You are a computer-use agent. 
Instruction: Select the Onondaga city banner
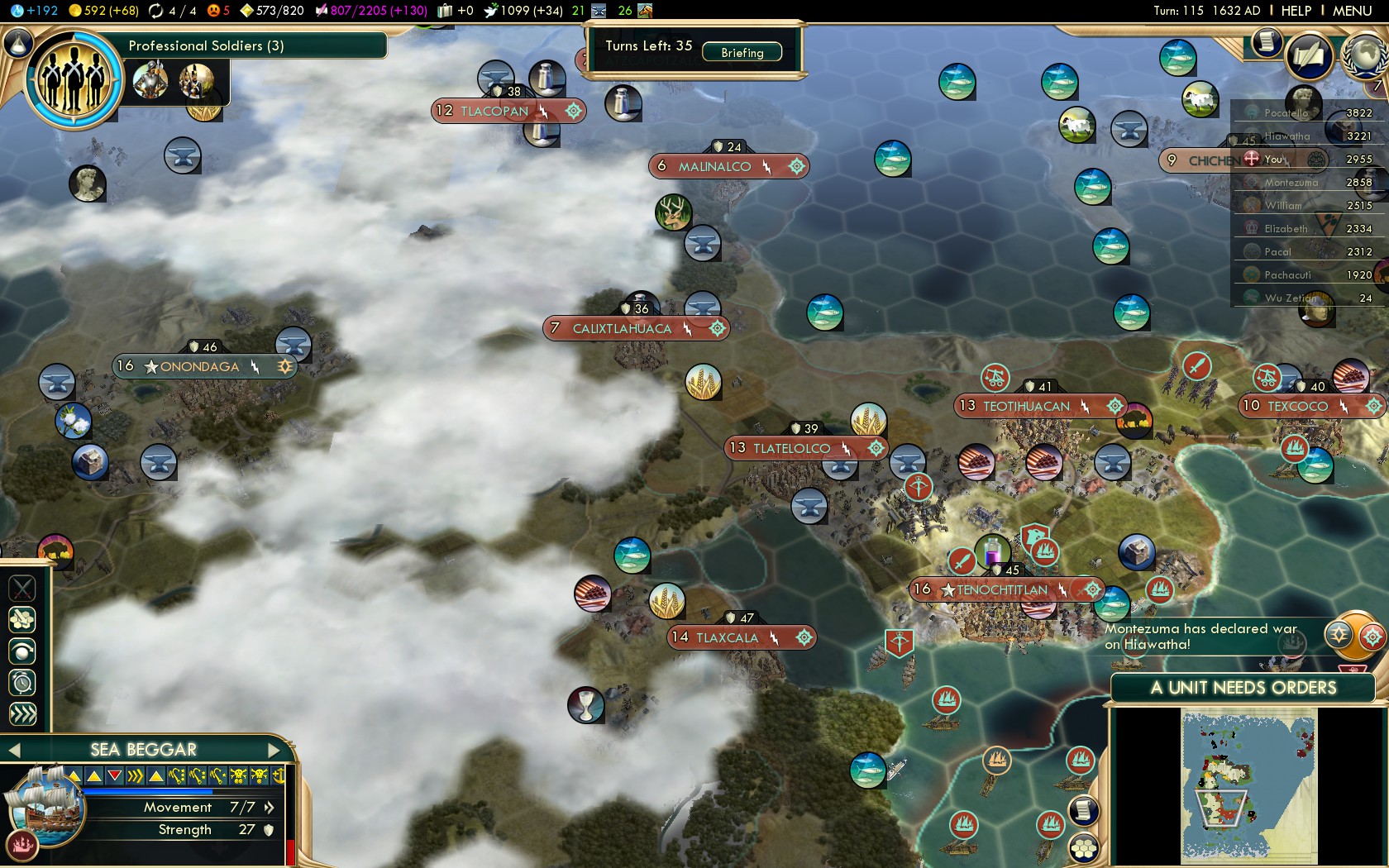pyautogui.click(x=199, y=366)
